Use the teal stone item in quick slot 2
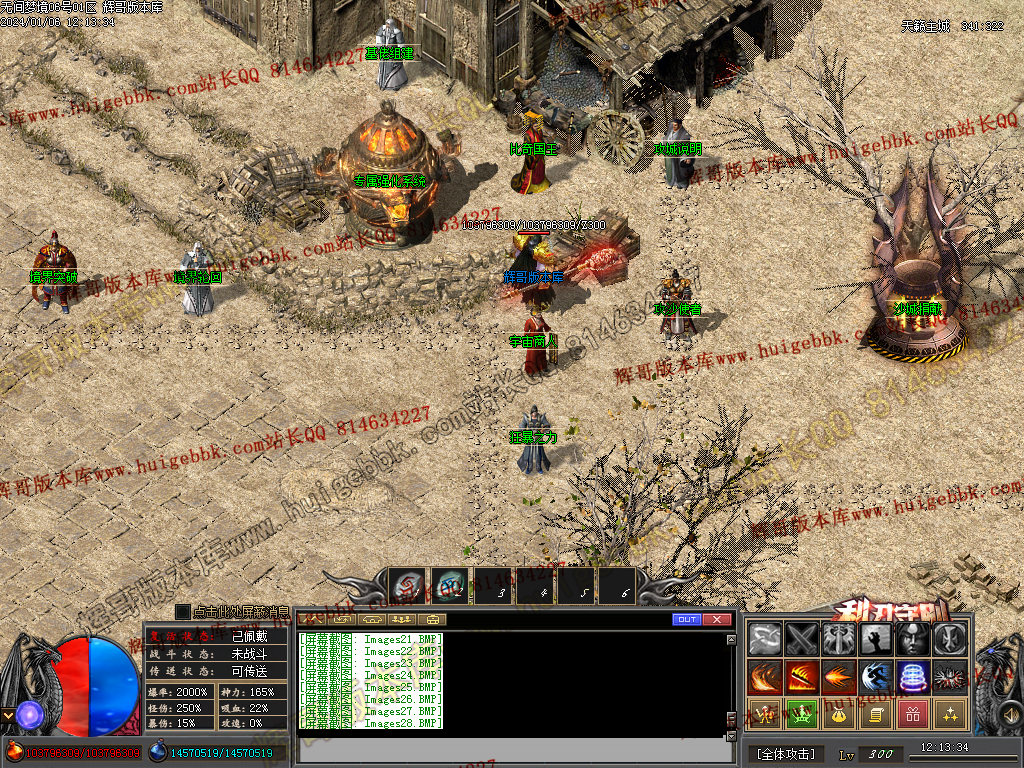Viewport: 1024px width, 768px height. [449, 586]
